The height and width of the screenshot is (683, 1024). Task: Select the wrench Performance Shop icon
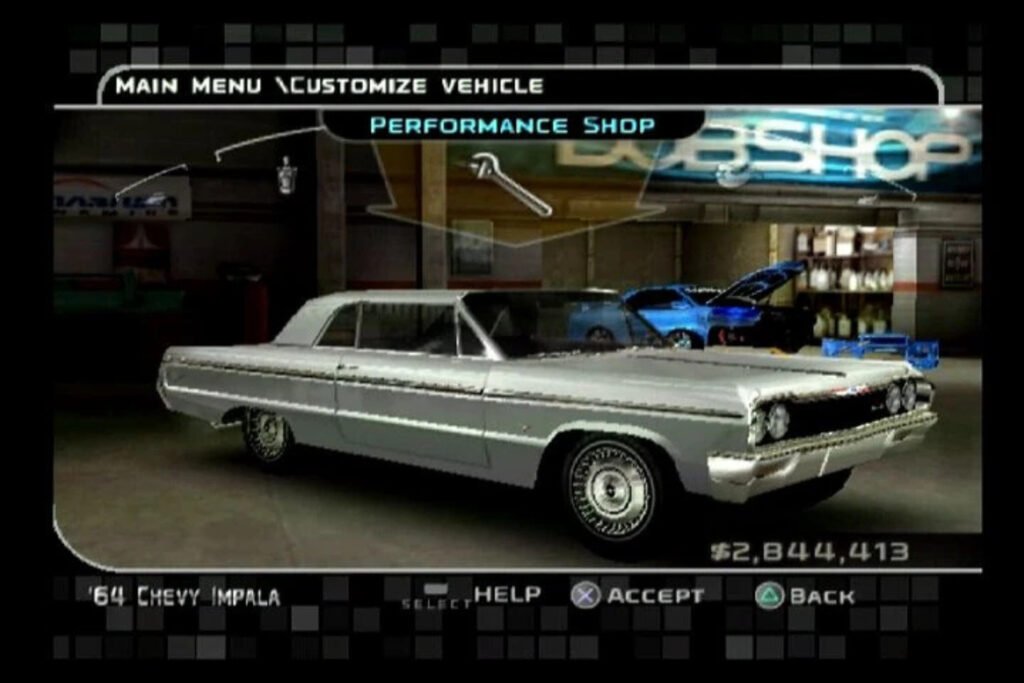[x=510, y=183]
